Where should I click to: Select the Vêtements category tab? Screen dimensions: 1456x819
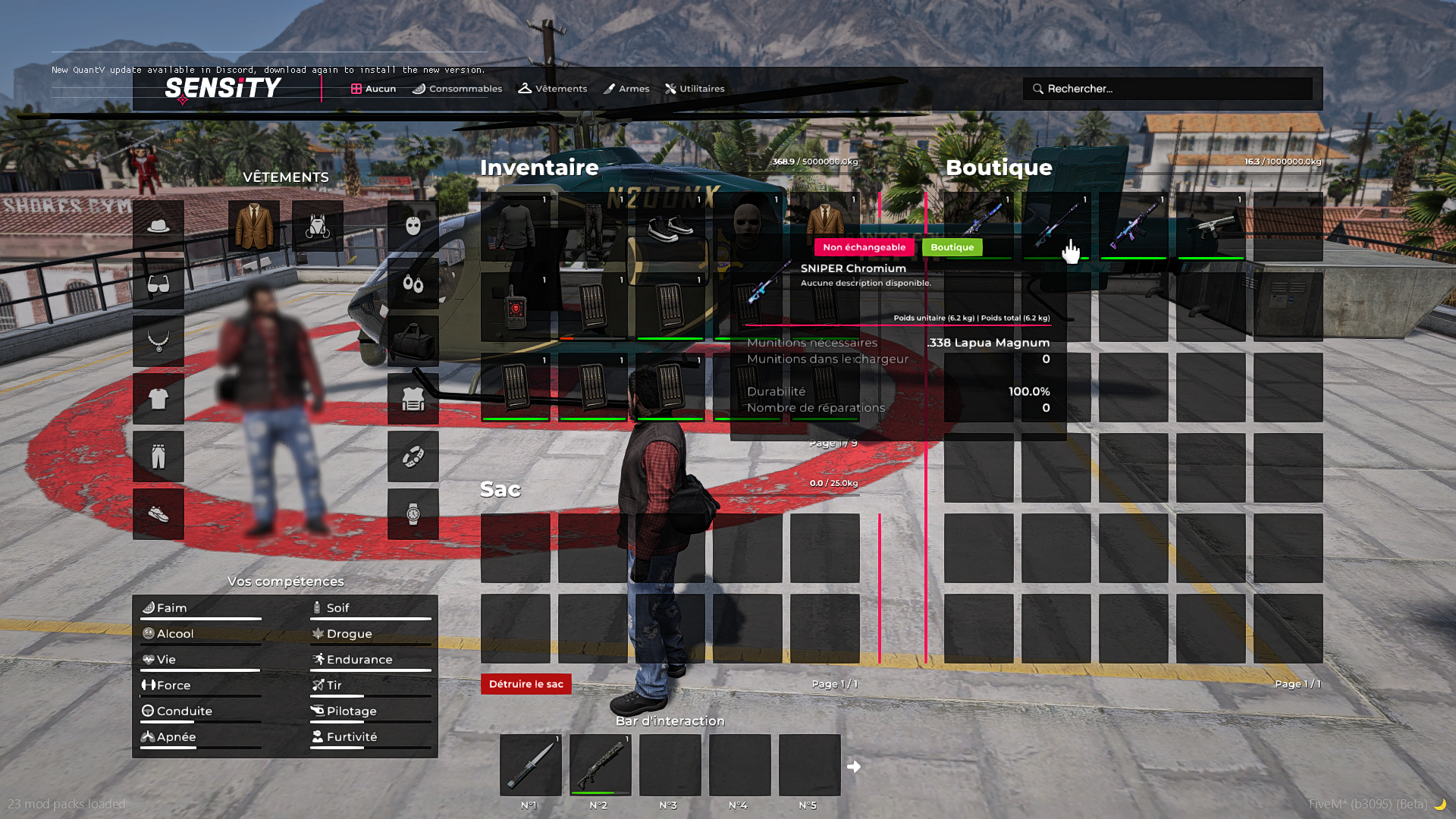(x=553, y=89)
